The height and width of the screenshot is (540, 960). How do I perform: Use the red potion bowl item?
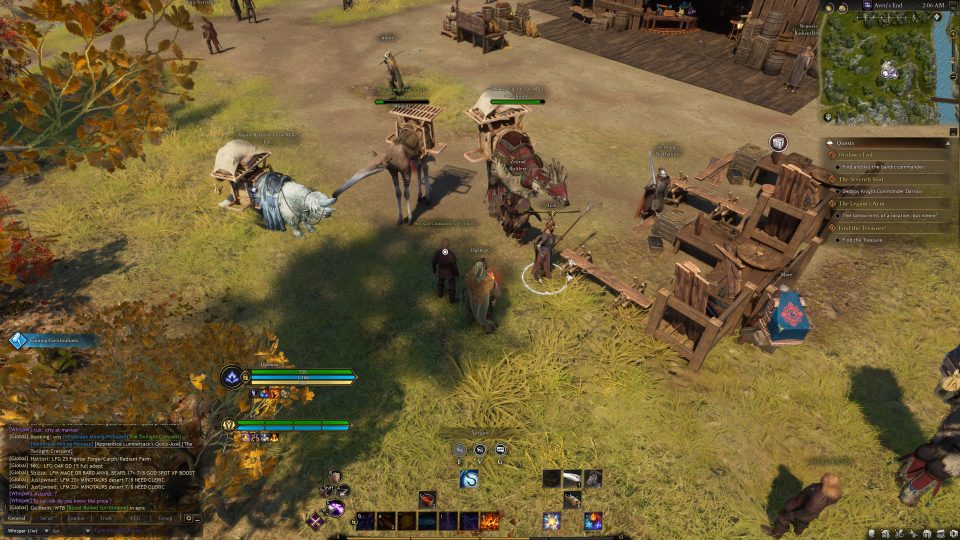tap(427, 498)
